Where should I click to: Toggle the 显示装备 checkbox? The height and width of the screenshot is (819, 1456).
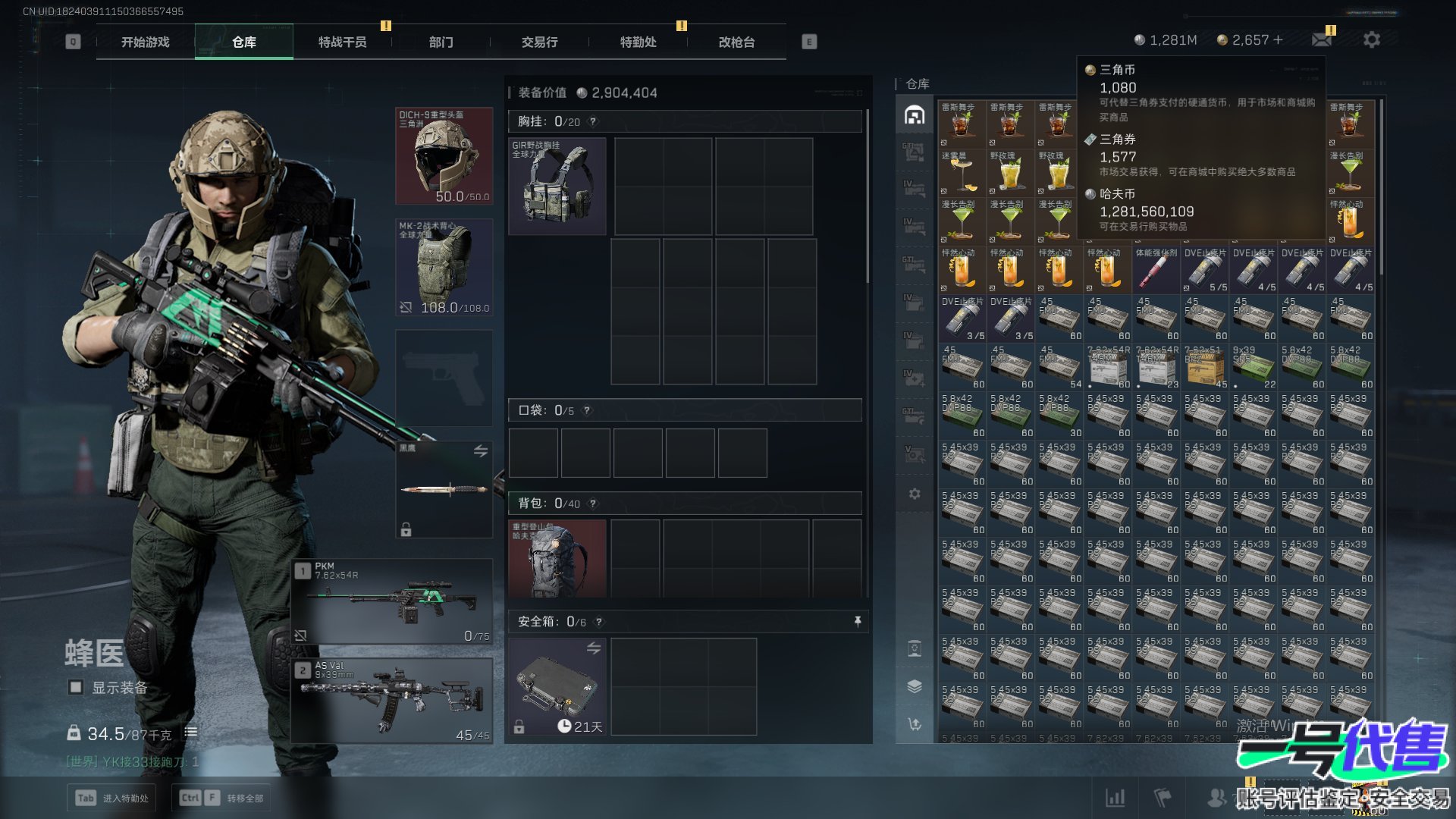[76, 687]
